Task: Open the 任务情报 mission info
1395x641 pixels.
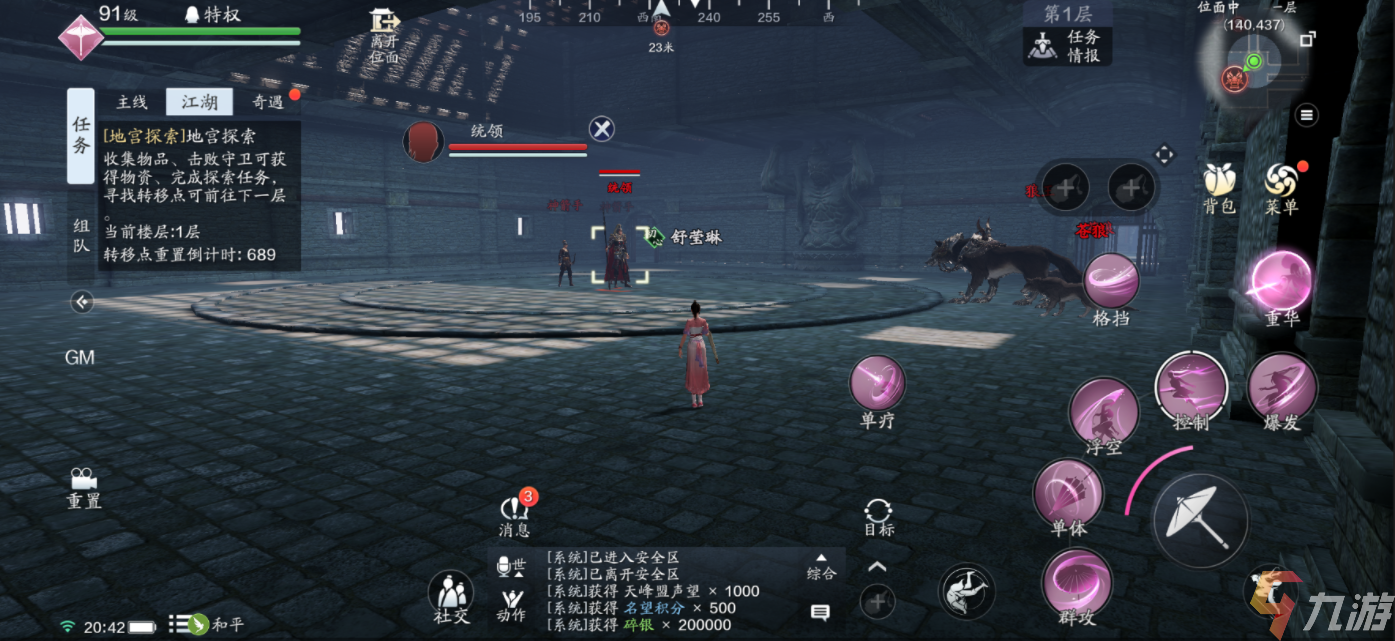Action: click(1068, 46)
